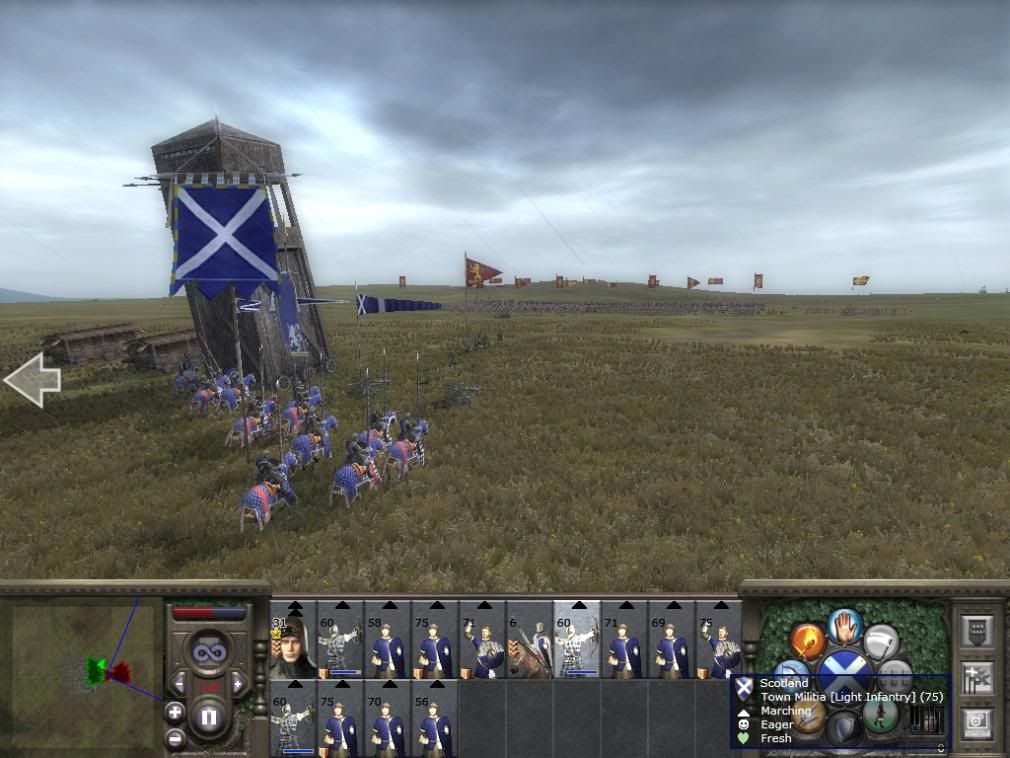The width and height of the screenshot is (1010, 758).
Task: Click the pointing left screen-edge arrow
Action: coord(32,380)
